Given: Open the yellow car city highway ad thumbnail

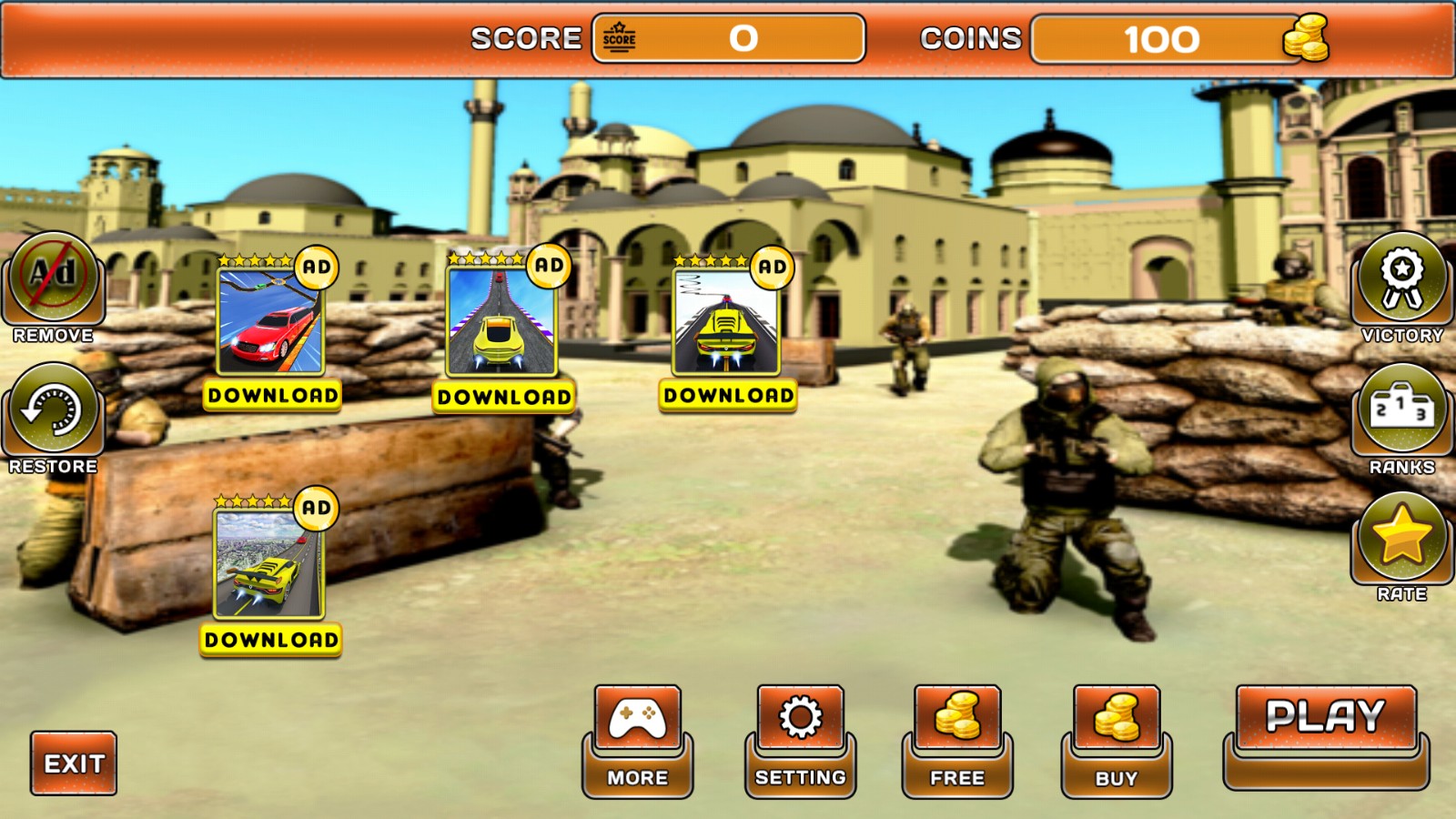Looking at the screenshot, I should click(268, 564).
